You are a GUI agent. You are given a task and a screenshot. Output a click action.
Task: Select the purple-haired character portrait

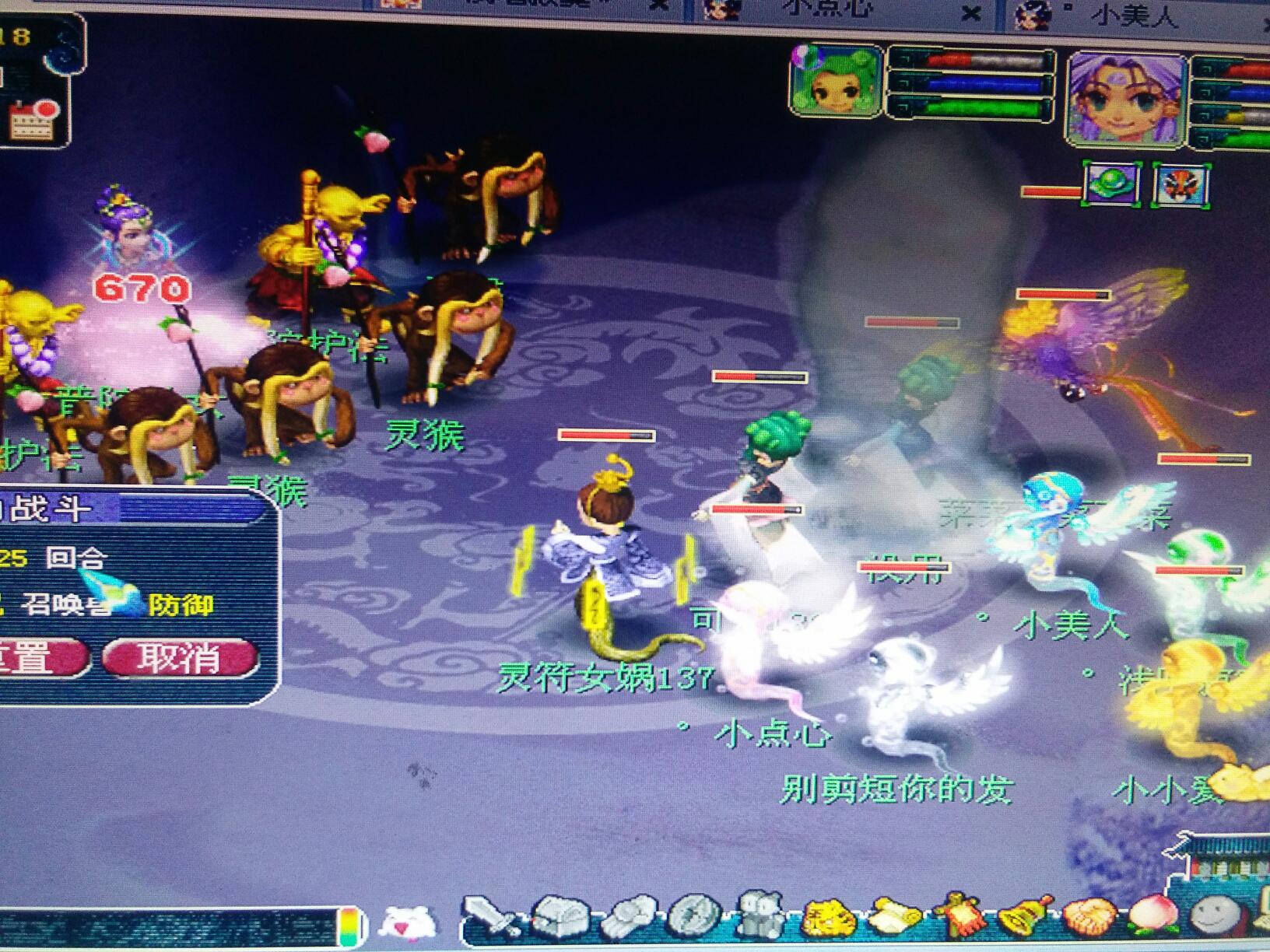(x=1124, y=97)
